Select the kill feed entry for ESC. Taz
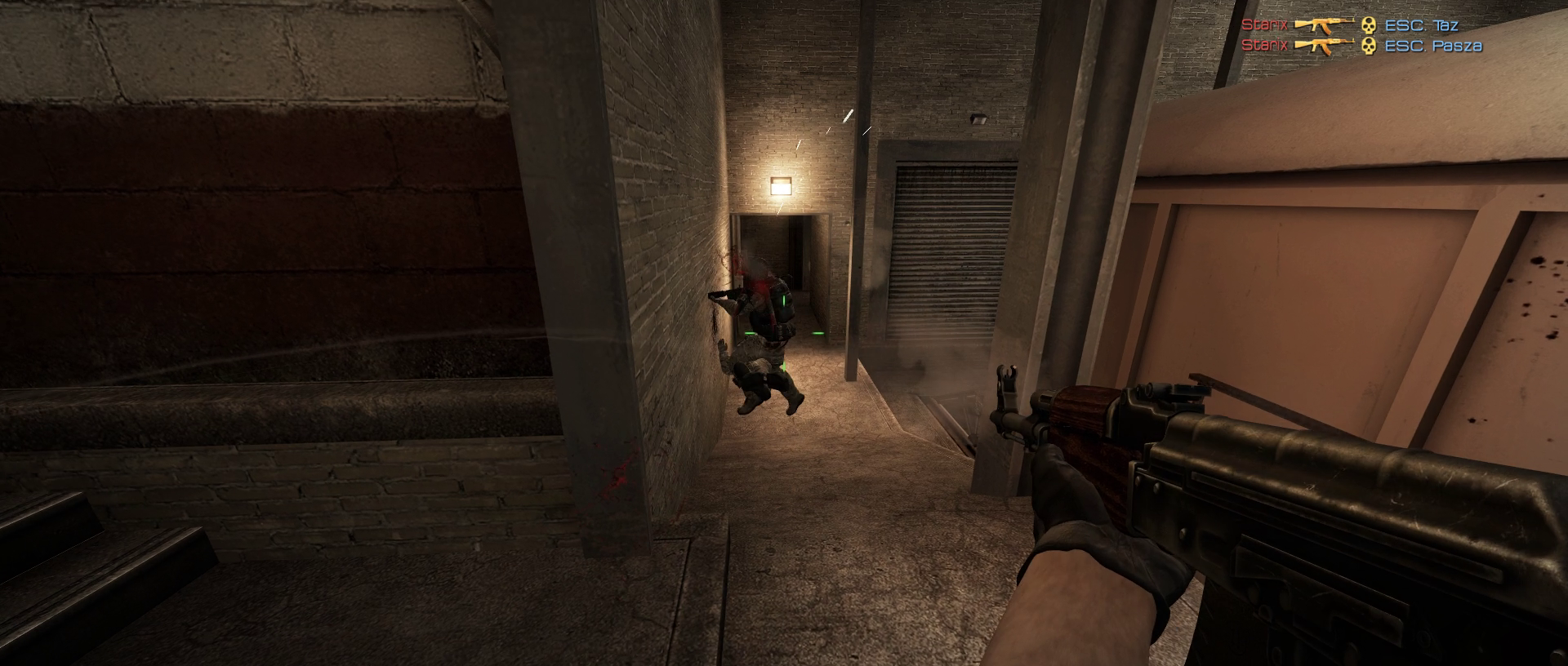 [1361, 25]
